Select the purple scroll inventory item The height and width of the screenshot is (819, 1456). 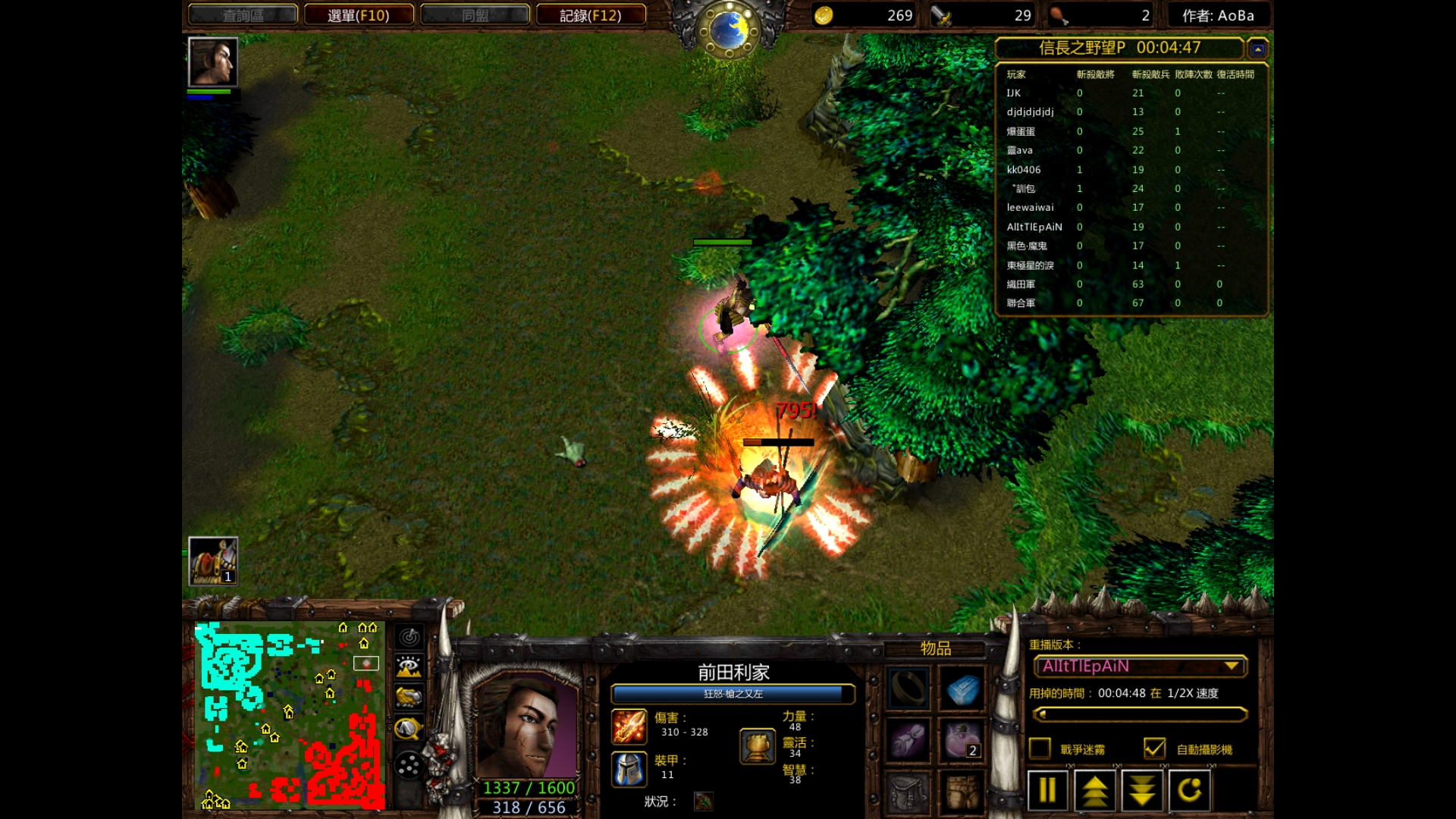click(908, 740)
